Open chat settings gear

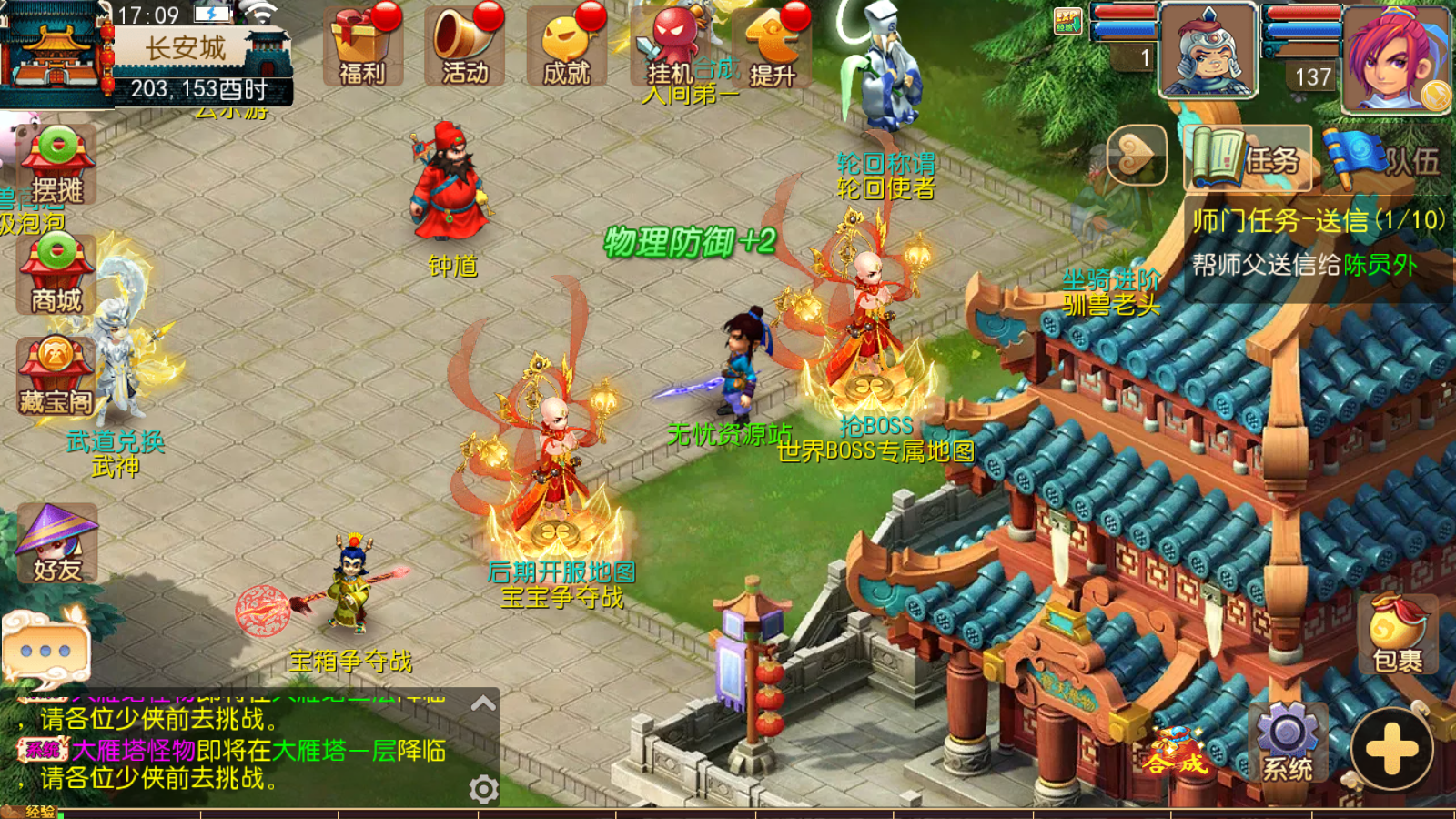point(483,788)
